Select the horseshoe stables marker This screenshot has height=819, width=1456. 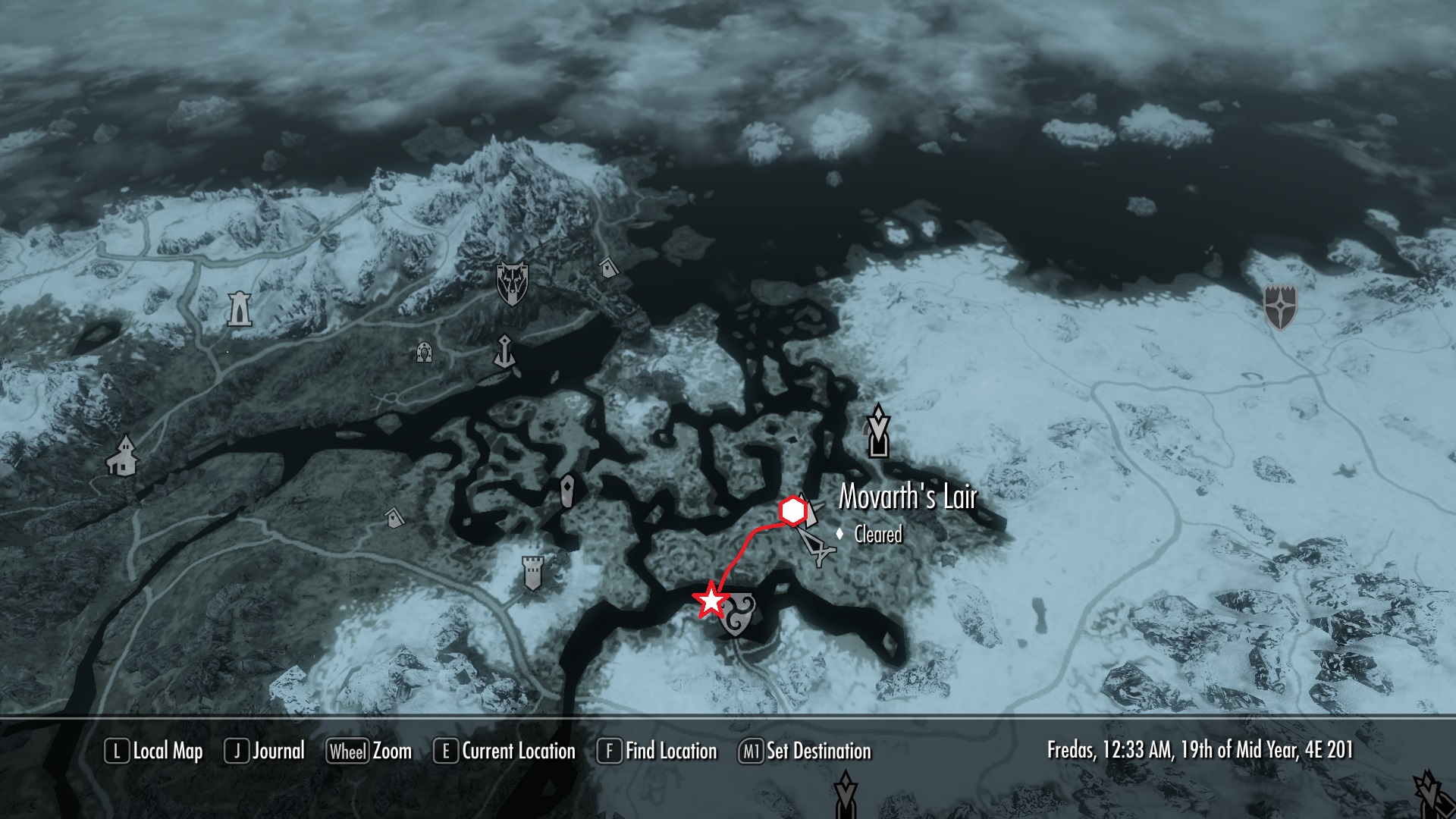pyautogui.click(x=424, y=352)
